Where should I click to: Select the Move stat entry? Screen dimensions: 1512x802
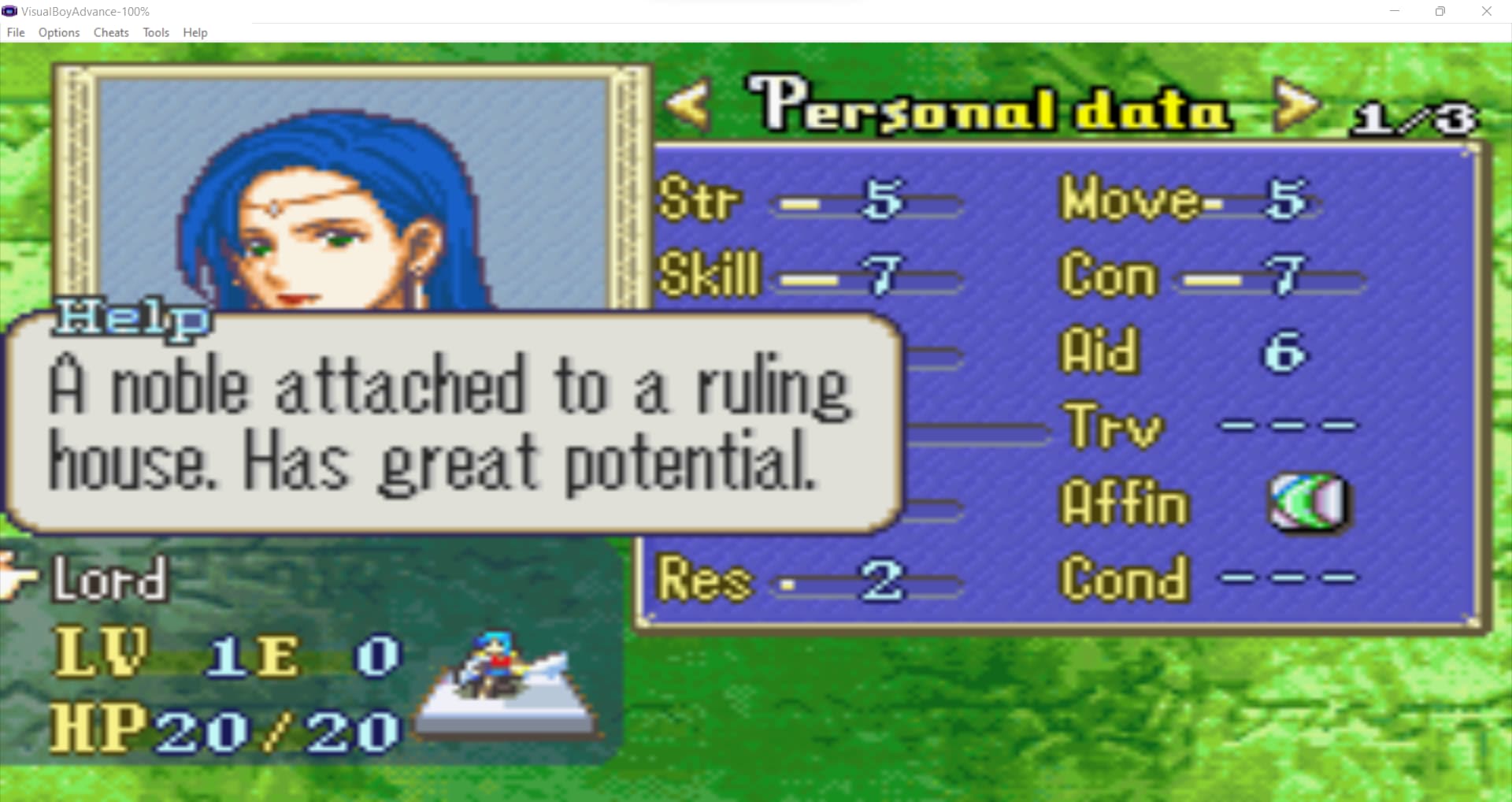click(1131, 199)
